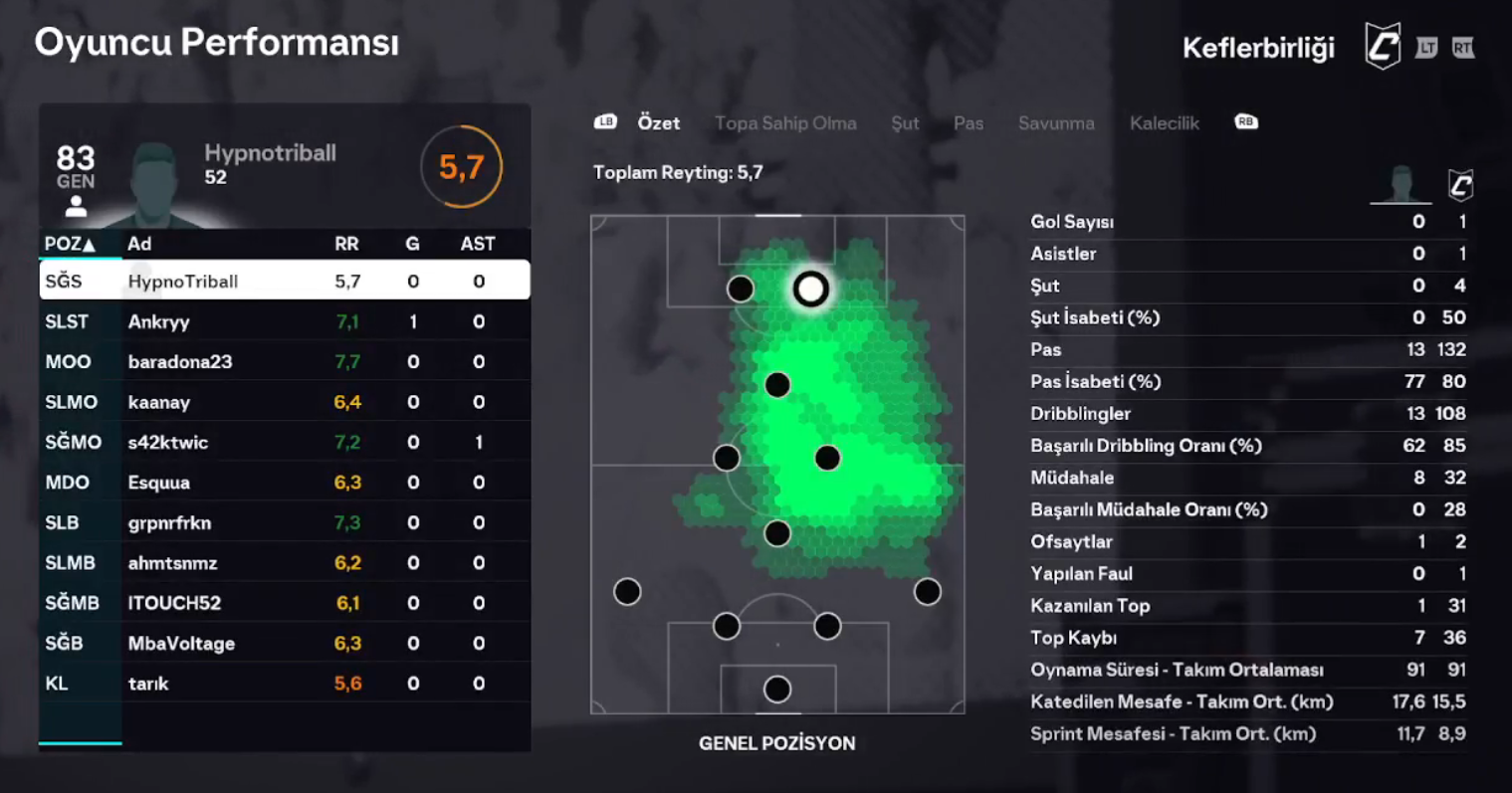
Task: Sort the list by POZ column
Action: click(x=70, y=244)
